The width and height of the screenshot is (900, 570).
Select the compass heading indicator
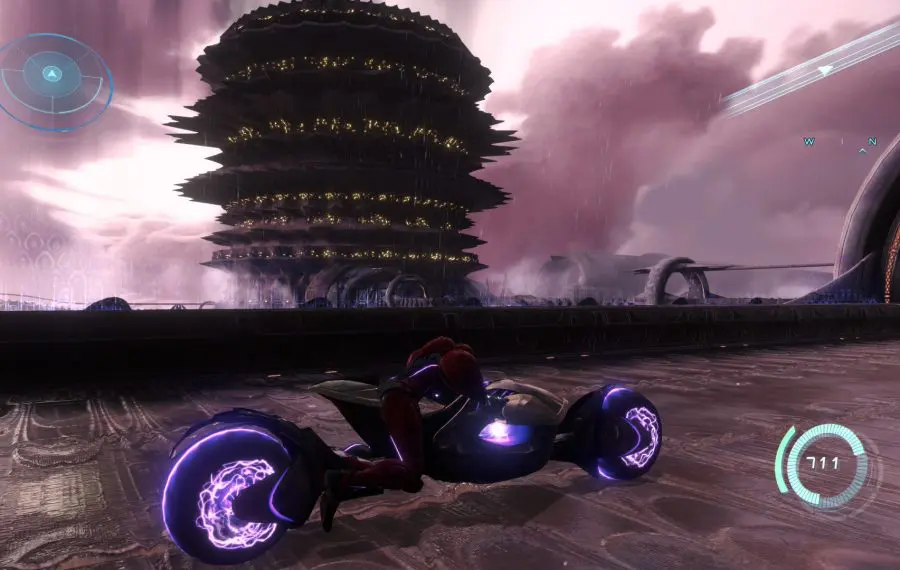[x=840, y=144]
